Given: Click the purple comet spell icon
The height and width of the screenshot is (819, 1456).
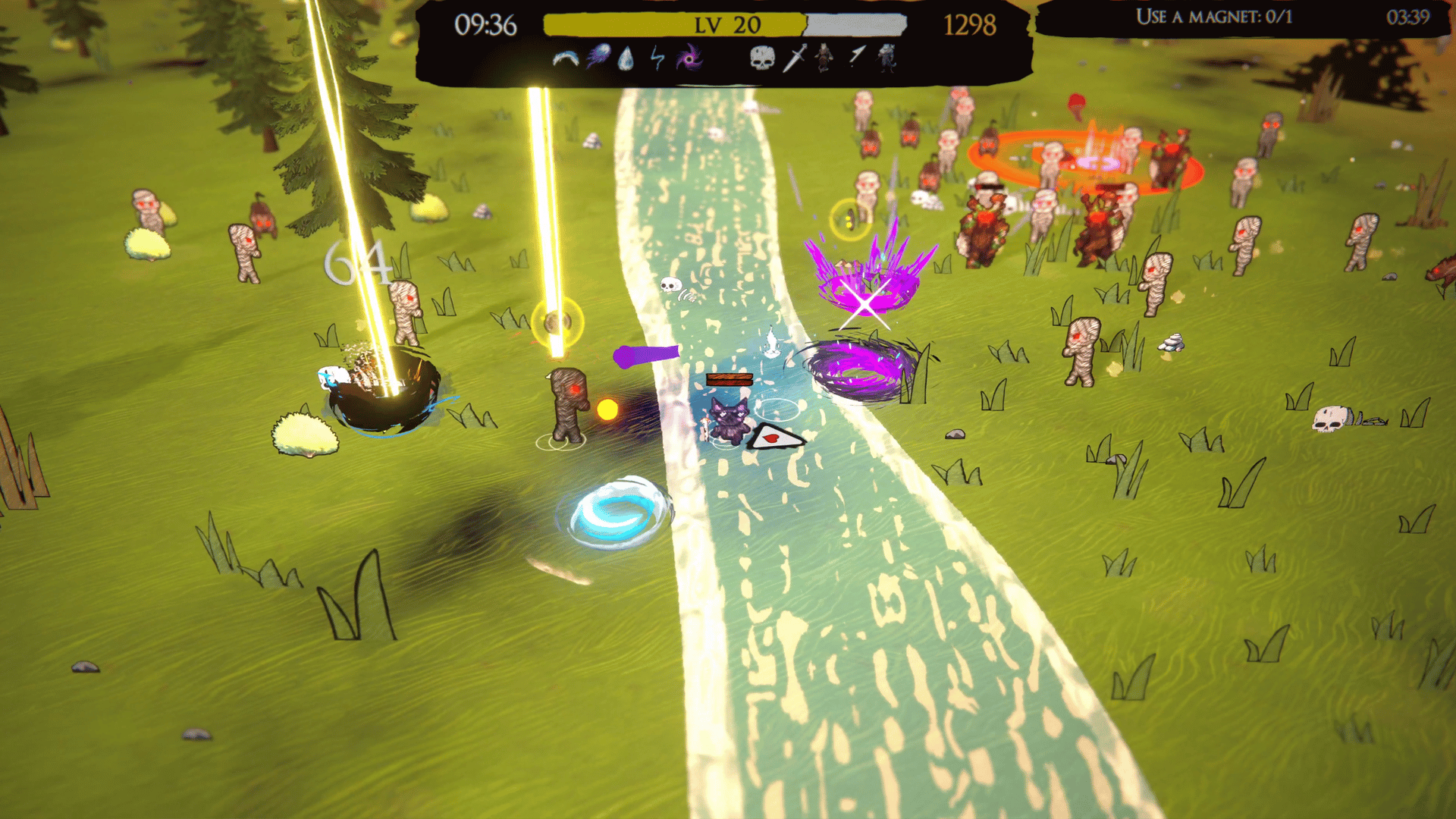Looking at the screenshot, I should pos(598,57).
